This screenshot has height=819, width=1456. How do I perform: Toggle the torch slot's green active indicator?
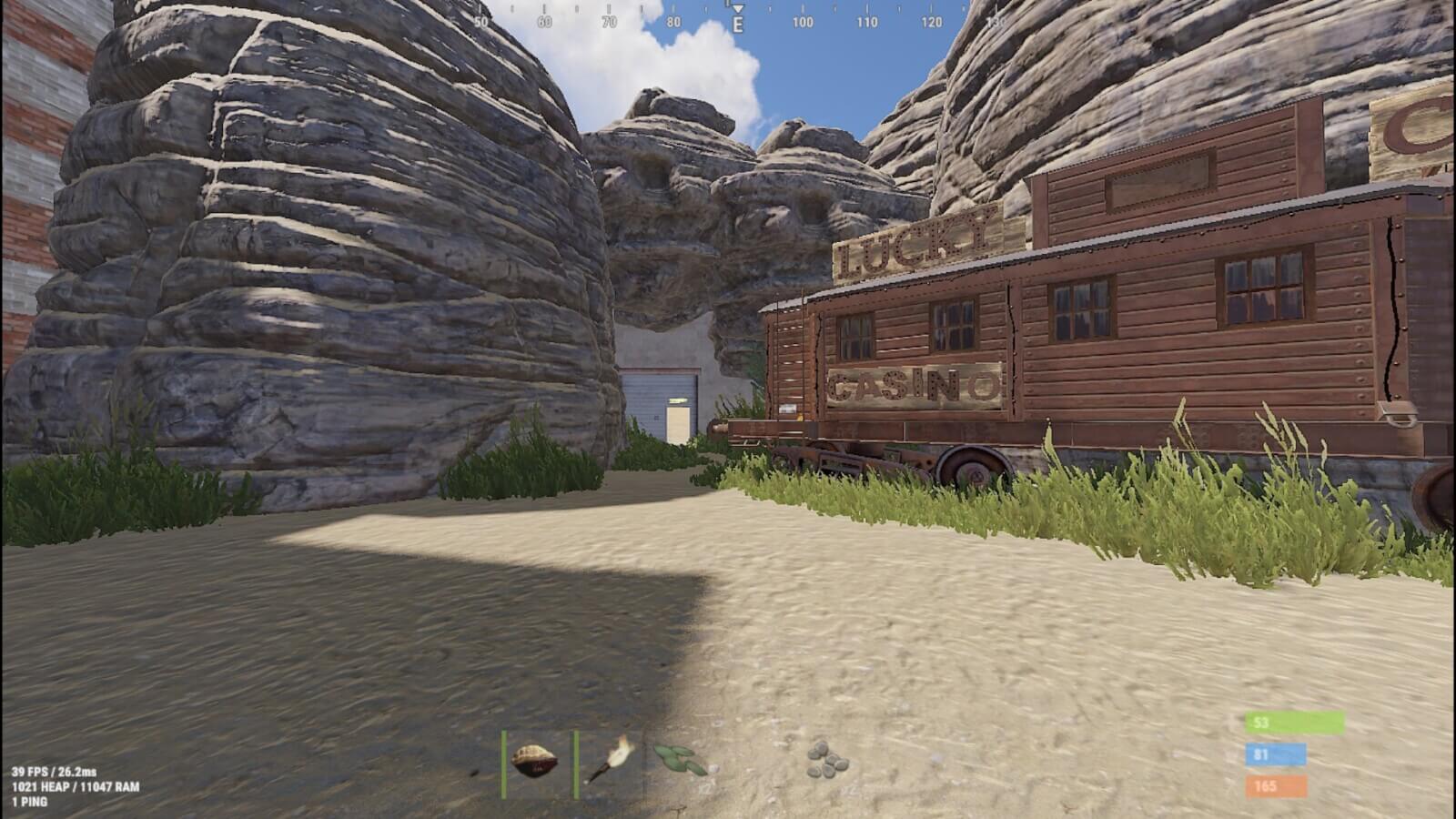point(576,762)
